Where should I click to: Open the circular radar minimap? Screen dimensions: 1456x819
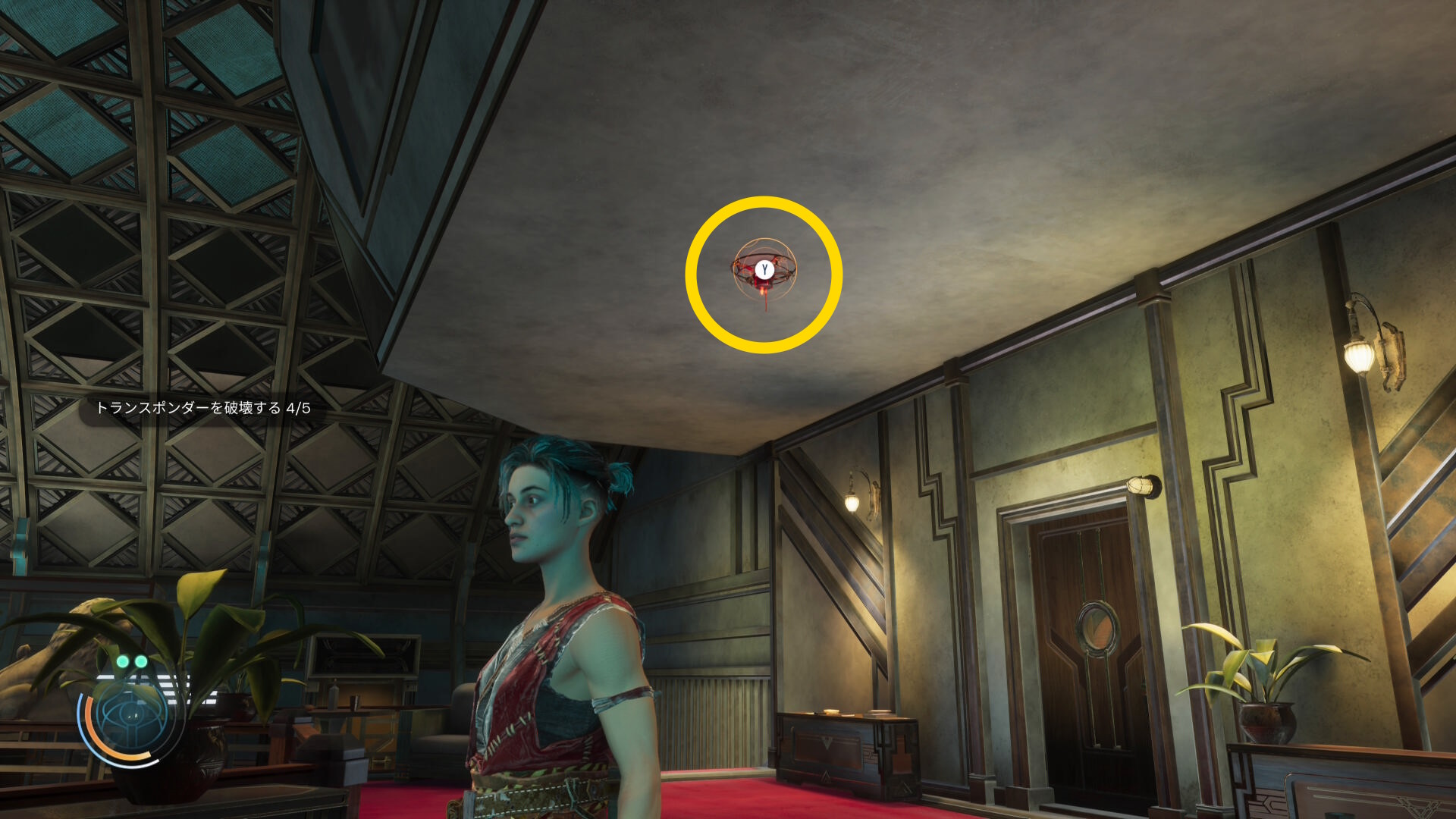[130, 715]
